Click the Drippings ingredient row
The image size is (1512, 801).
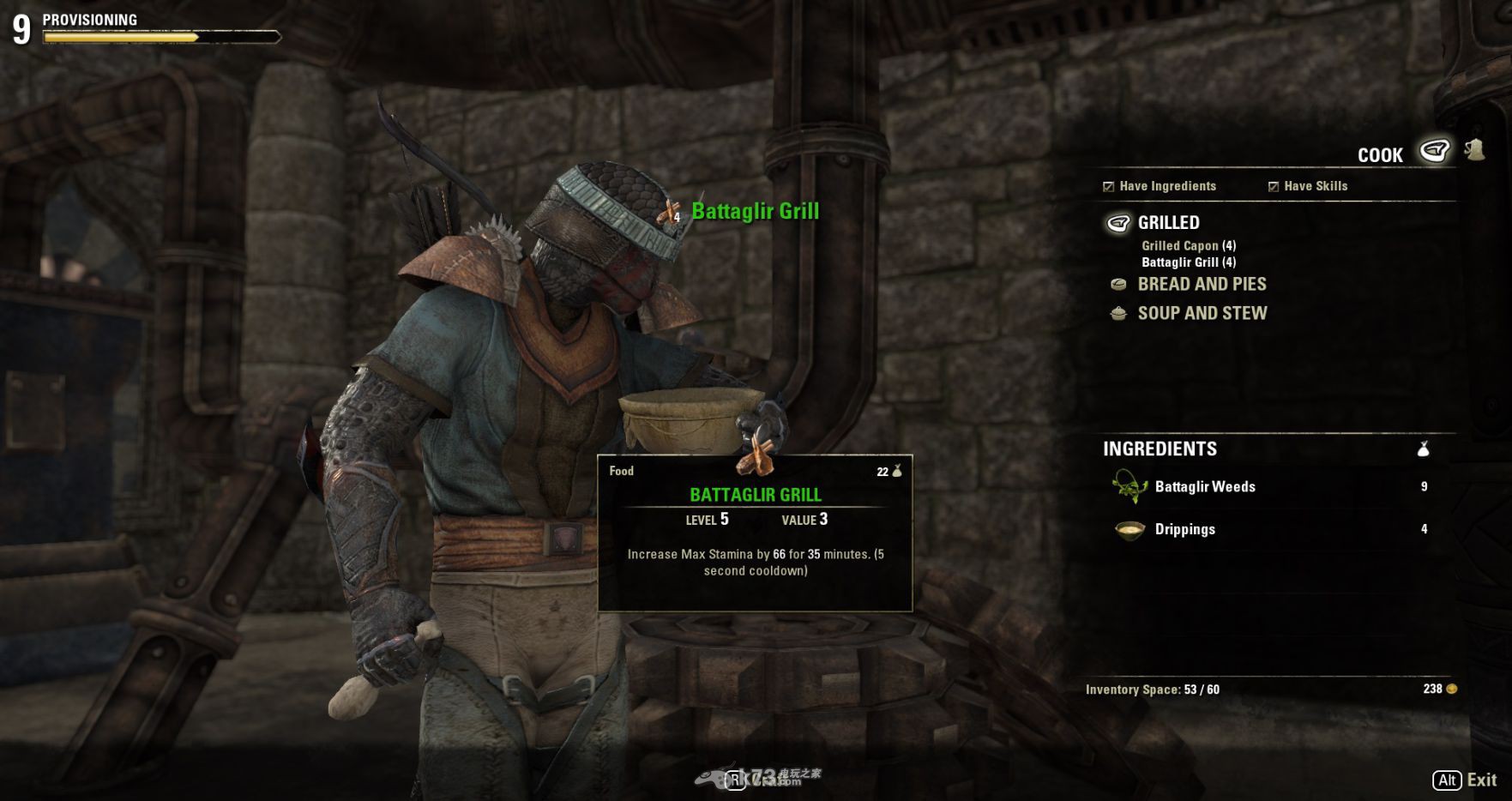point(1184,530)
